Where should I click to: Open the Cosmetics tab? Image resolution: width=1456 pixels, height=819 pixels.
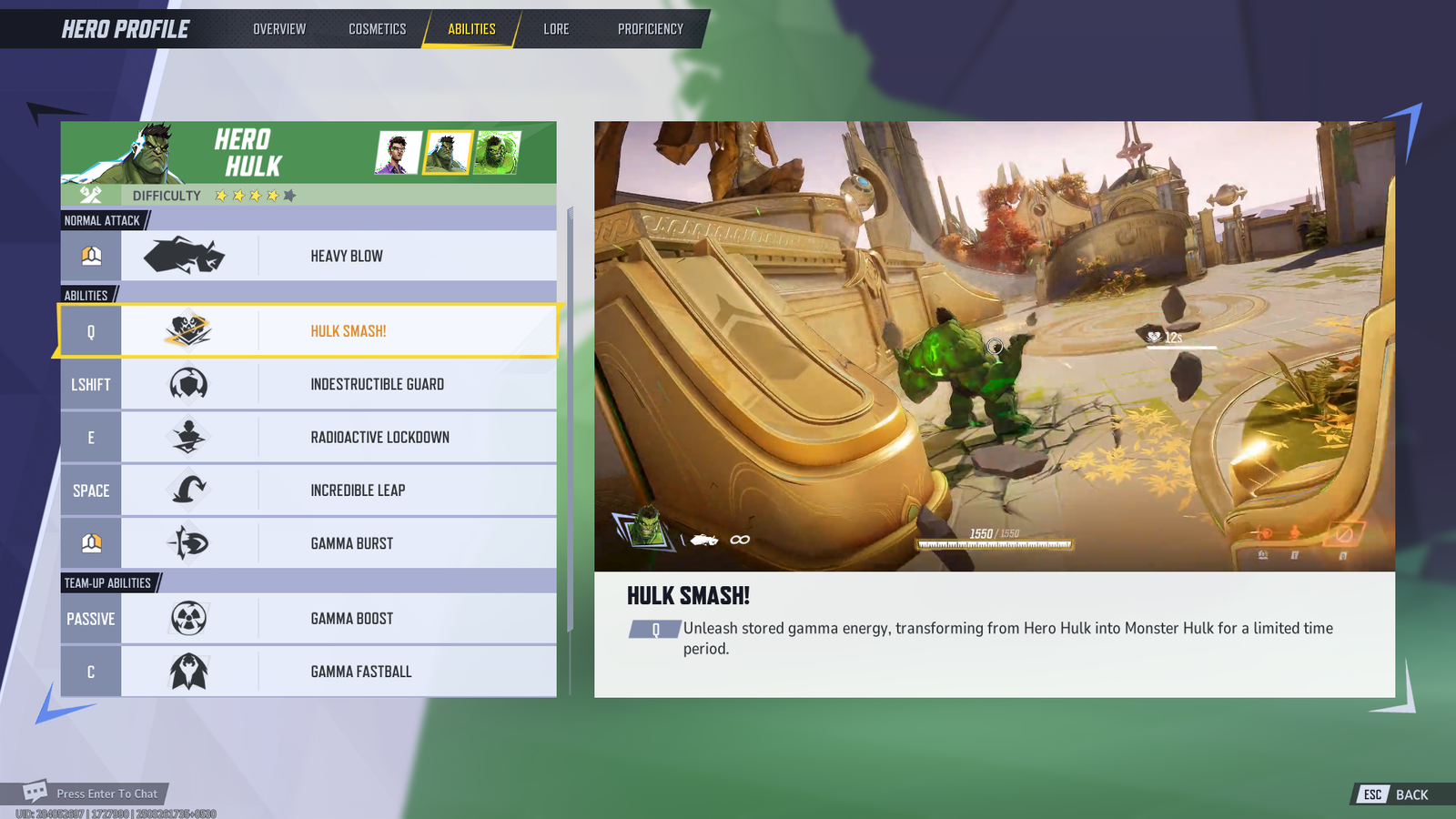(x=377, y=28)
